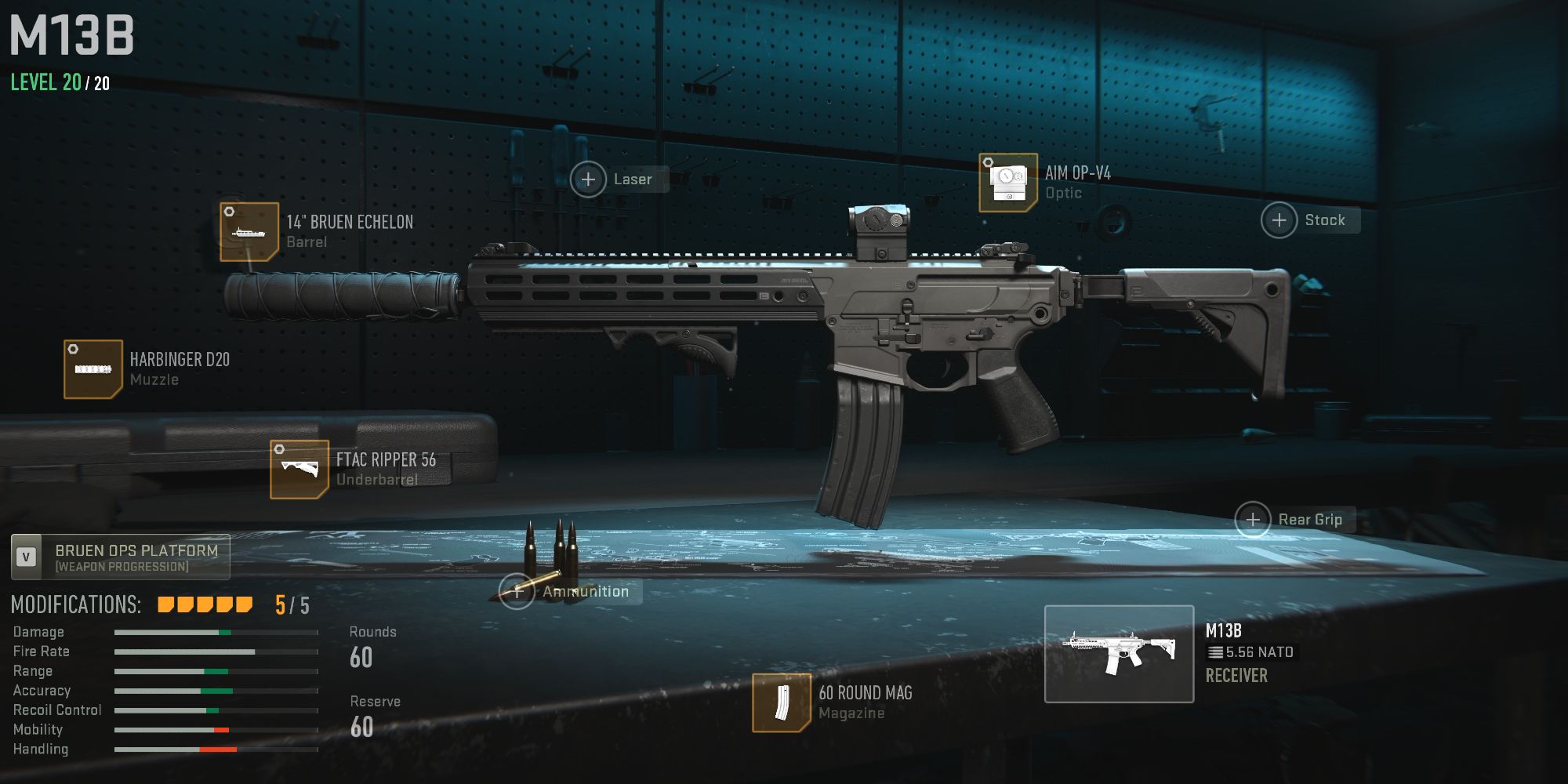This screenshot has width=1568, height=784.
Task: Open the Bruen Ops Platform weapon progression
Action: [119, 557]
